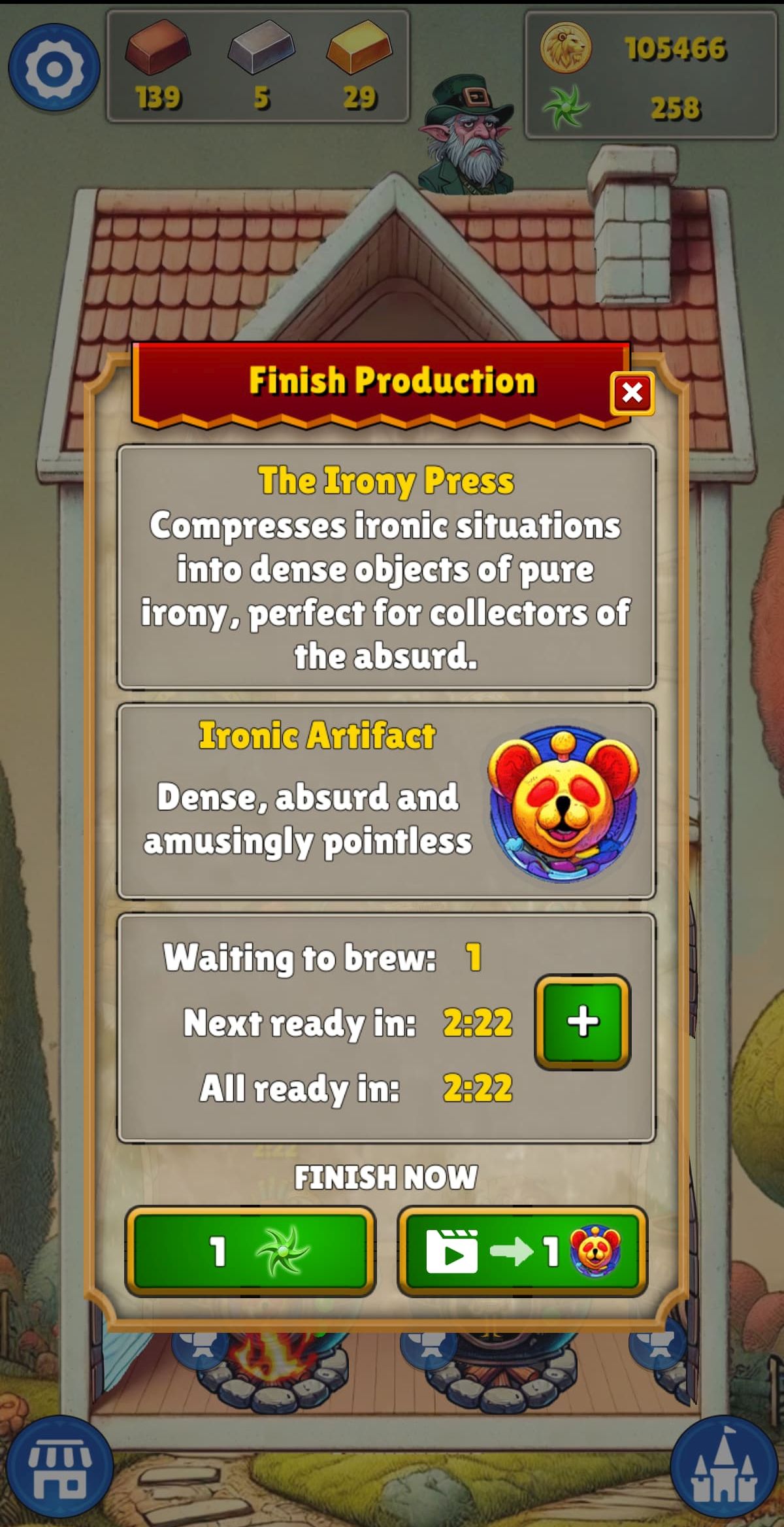Tap the brick, silver and gold resource panel
The height and width of the screenshot is (1527, 784).
pos(258,66)
